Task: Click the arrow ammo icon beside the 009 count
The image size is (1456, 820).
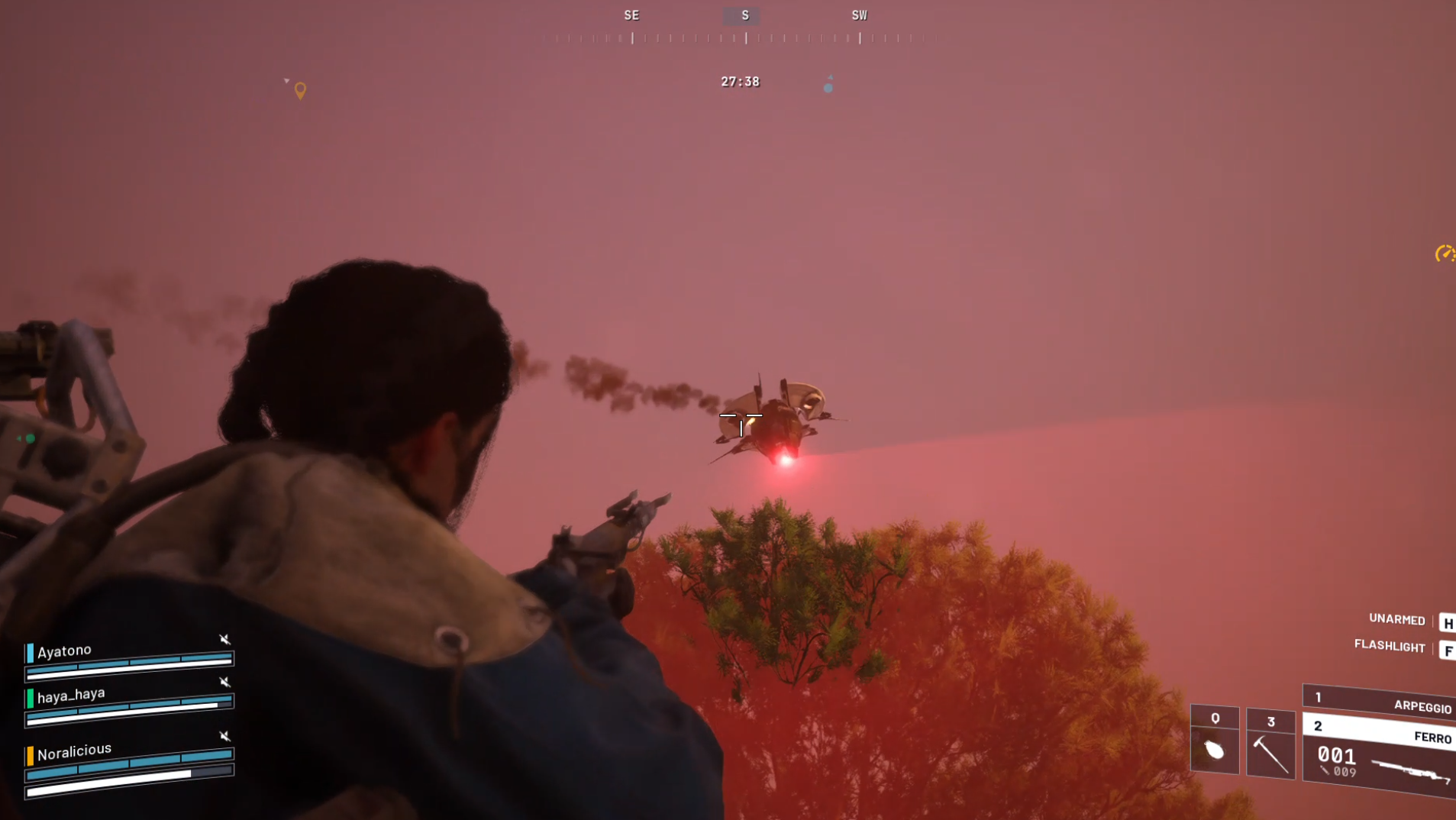Action: 1323,771
